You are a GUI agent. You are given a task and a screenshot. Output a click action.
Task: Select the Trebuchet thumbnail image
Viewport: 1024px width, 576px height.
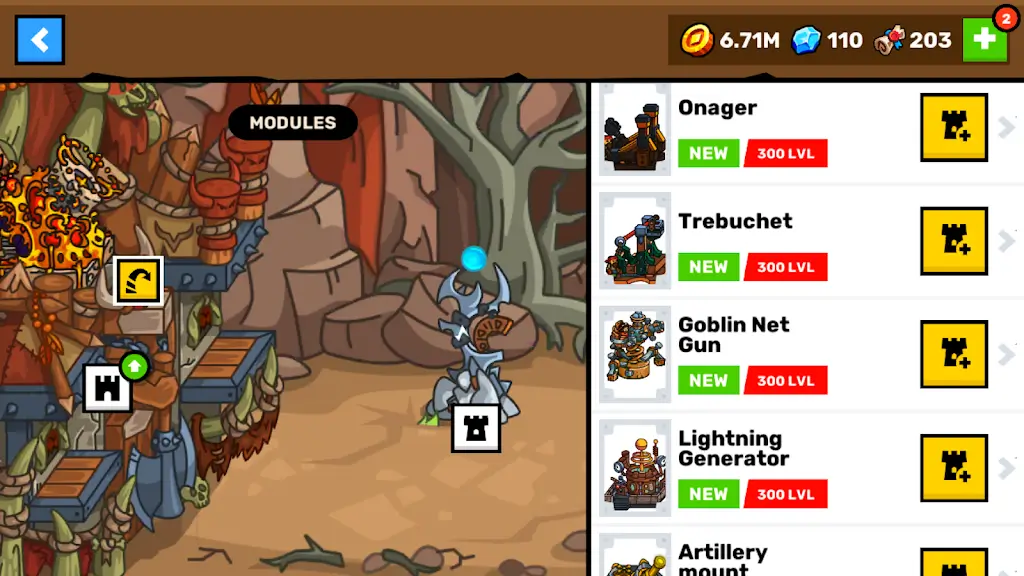tap(635, 243)
